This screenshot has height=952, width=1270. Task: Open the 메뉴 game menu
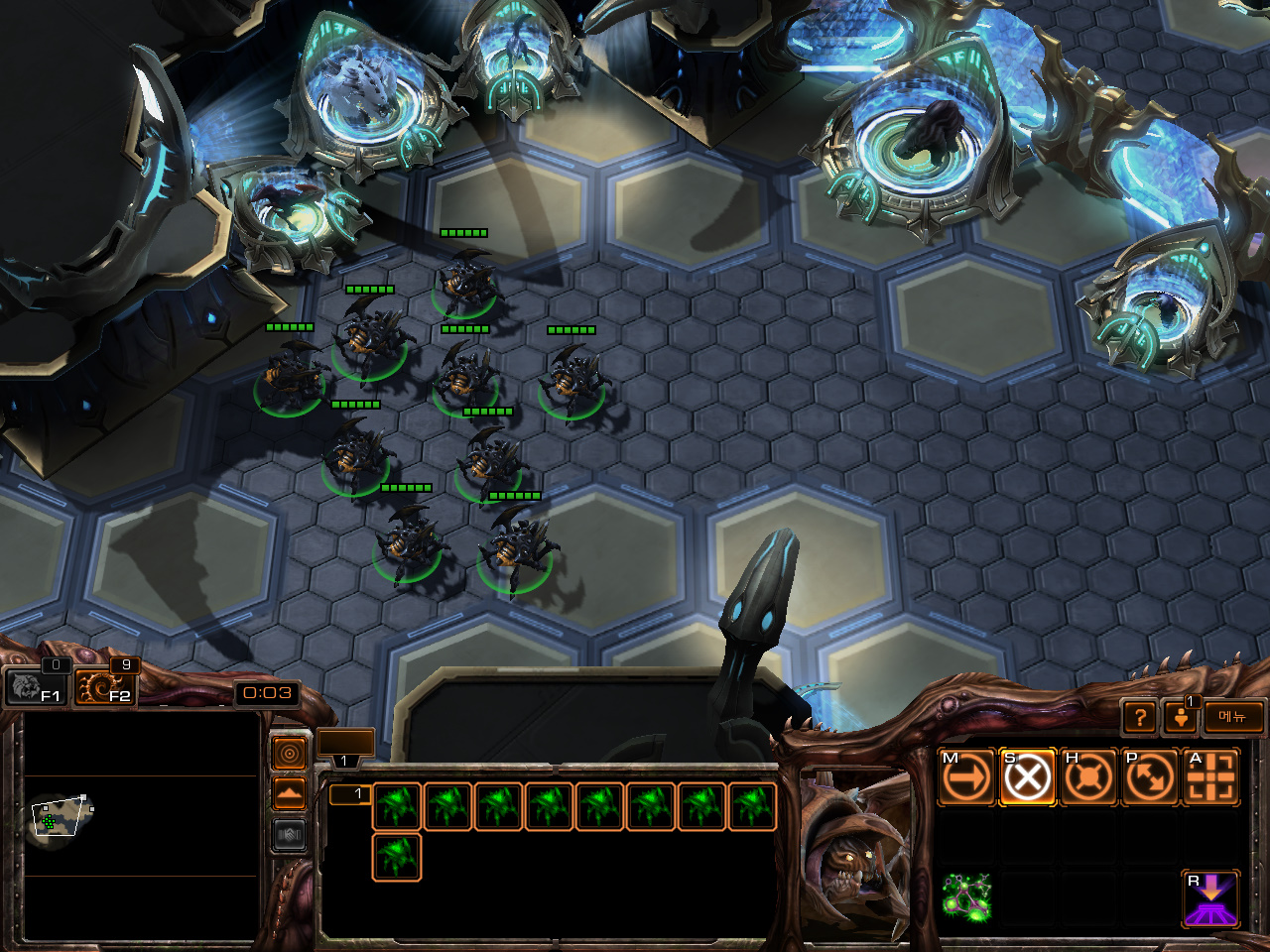click(1233, 716)
